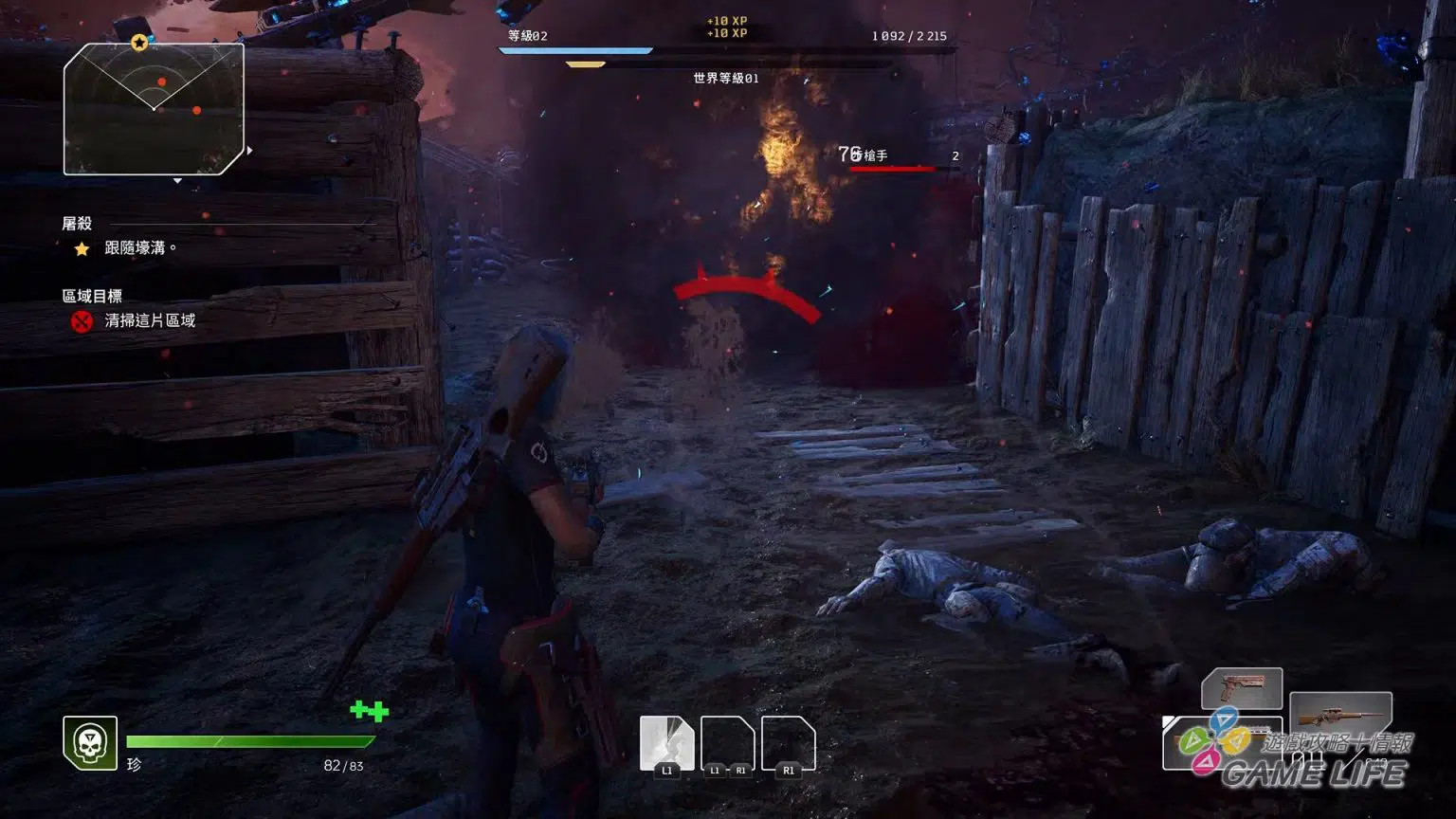Click the minimap radar panel
1456x819 pixels.
pyautogui.click(x=154, y=110)
